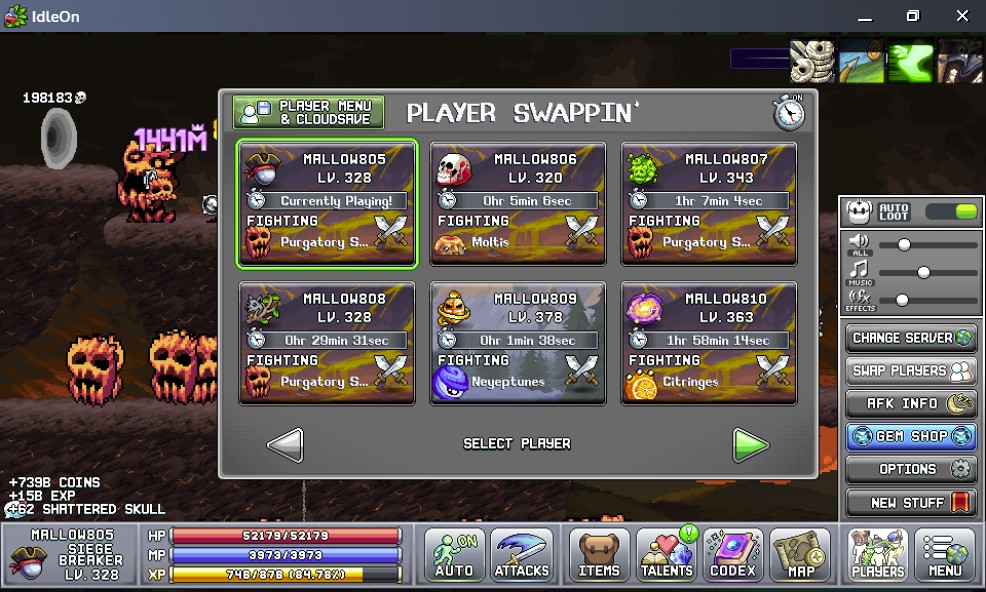Toggle the Auto attack button

pyautogui.click(x=454, y=555)
